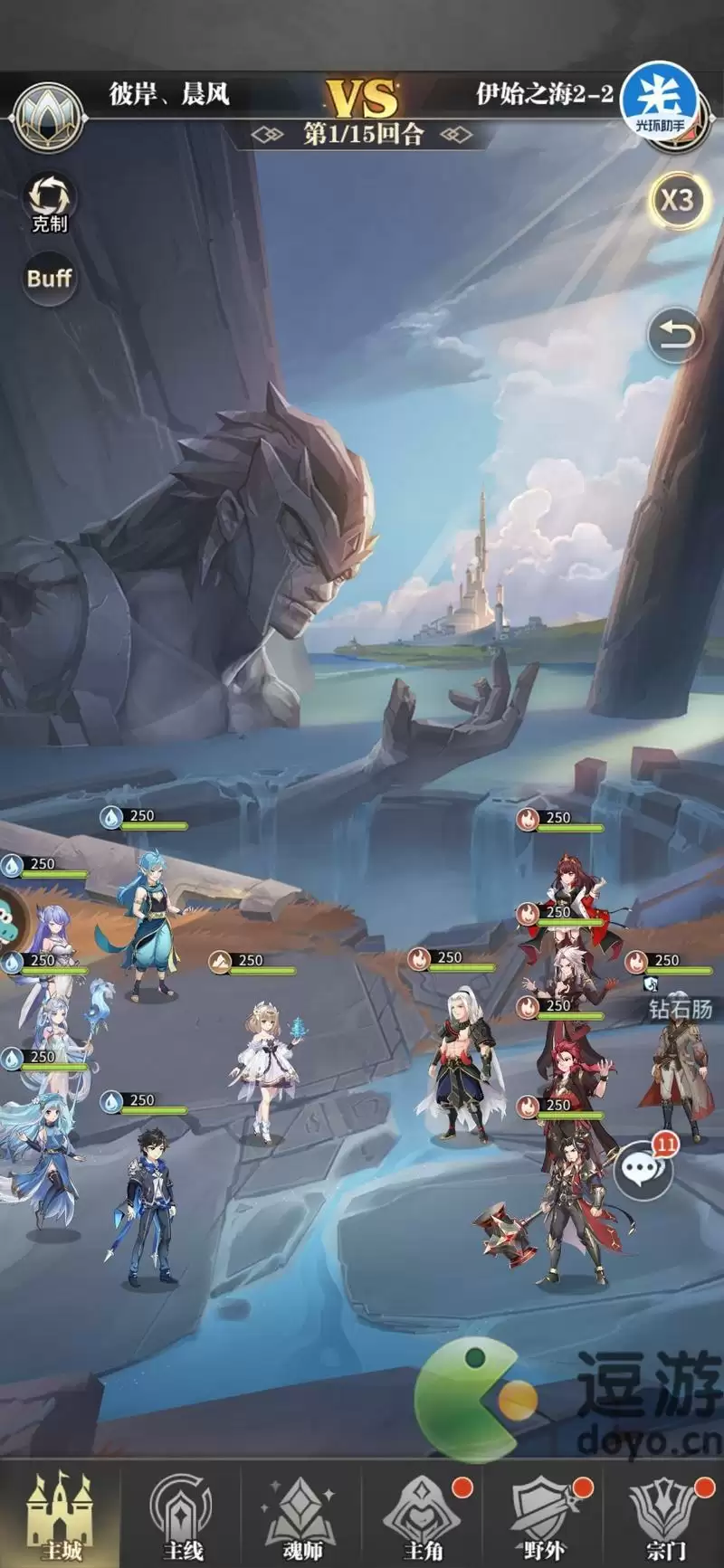Click the return arrow button
The height and width of the screenshot is (1568, 724).
675,336
